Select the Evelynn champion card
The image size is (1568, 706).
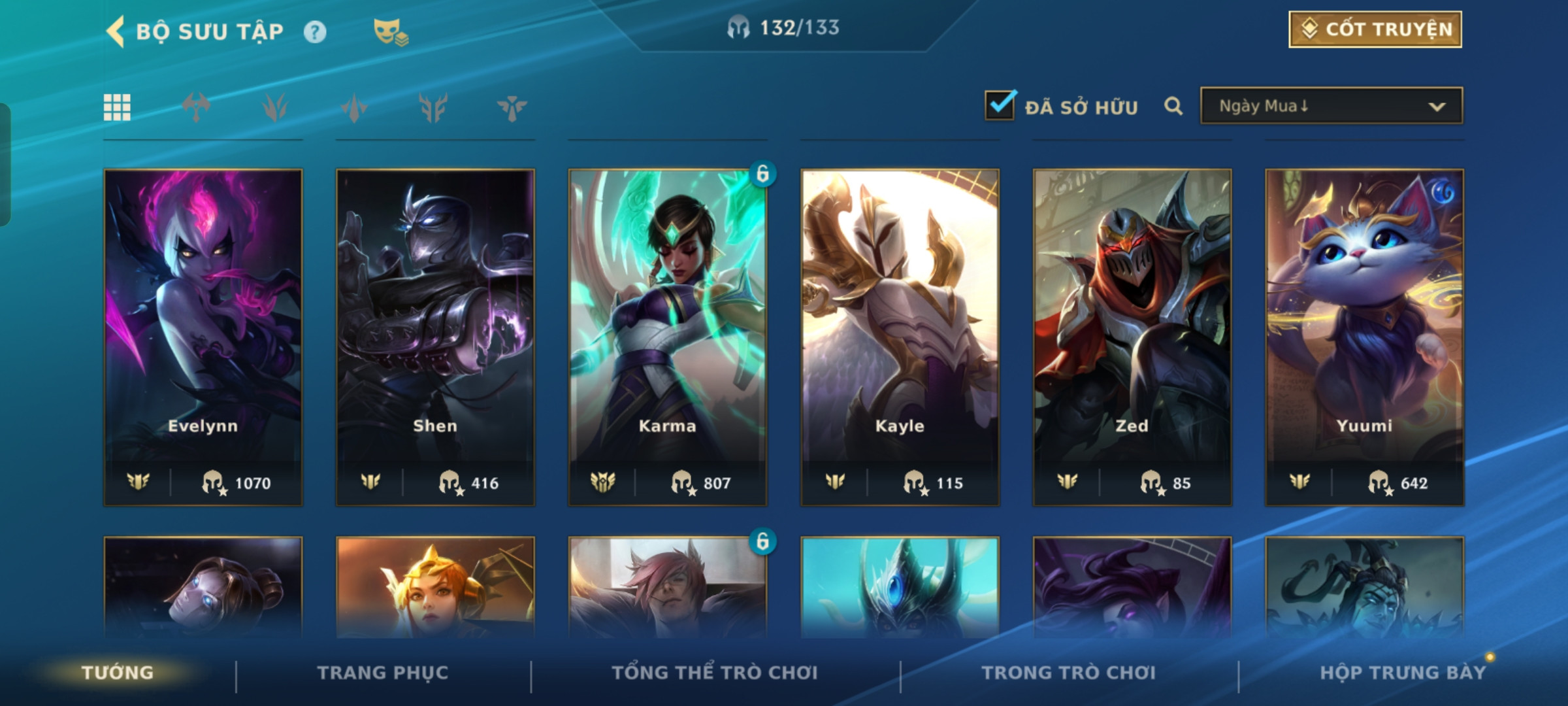[203, 337]
